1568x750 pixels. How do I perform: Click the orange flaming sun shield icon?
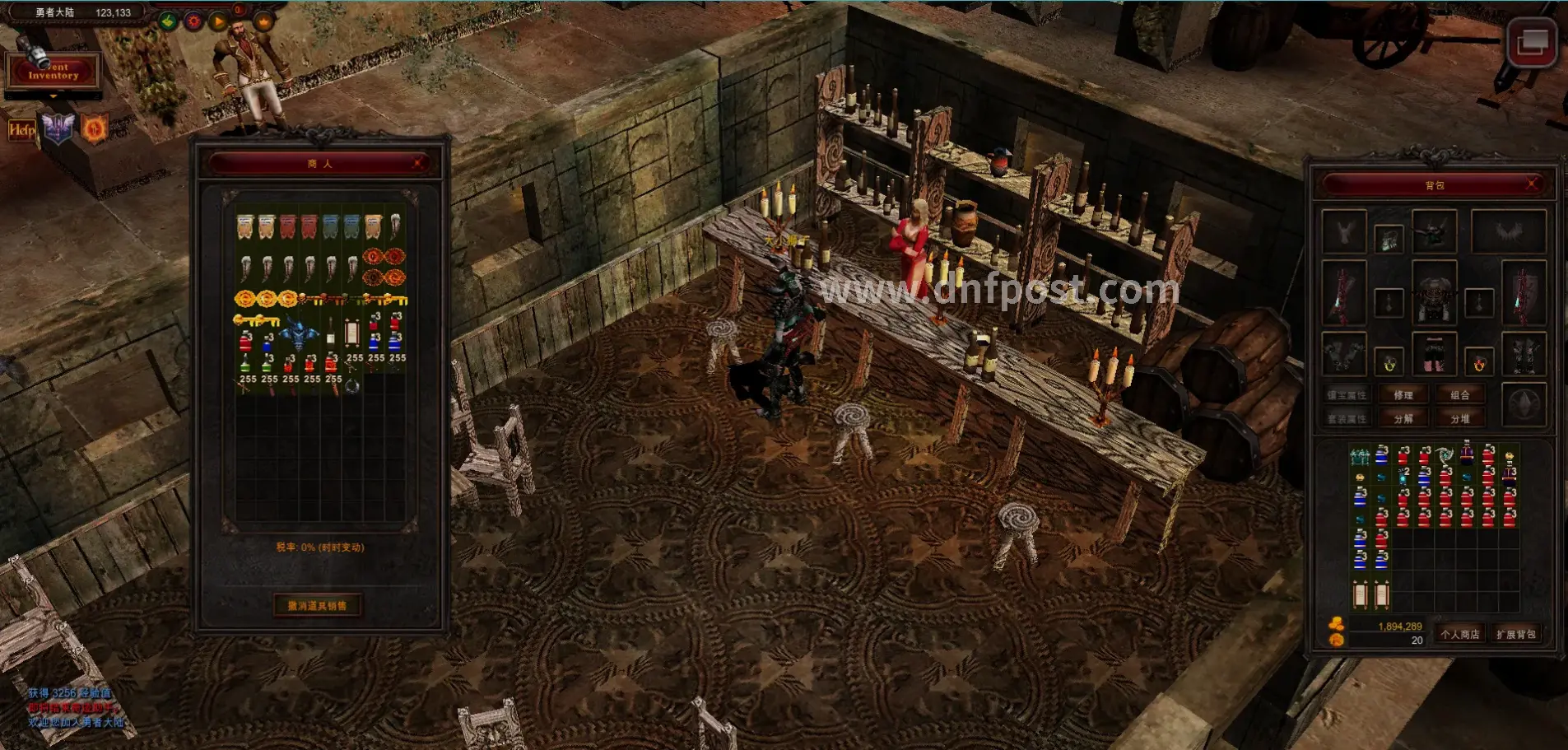pyautogui.click(x=94, y=129)
